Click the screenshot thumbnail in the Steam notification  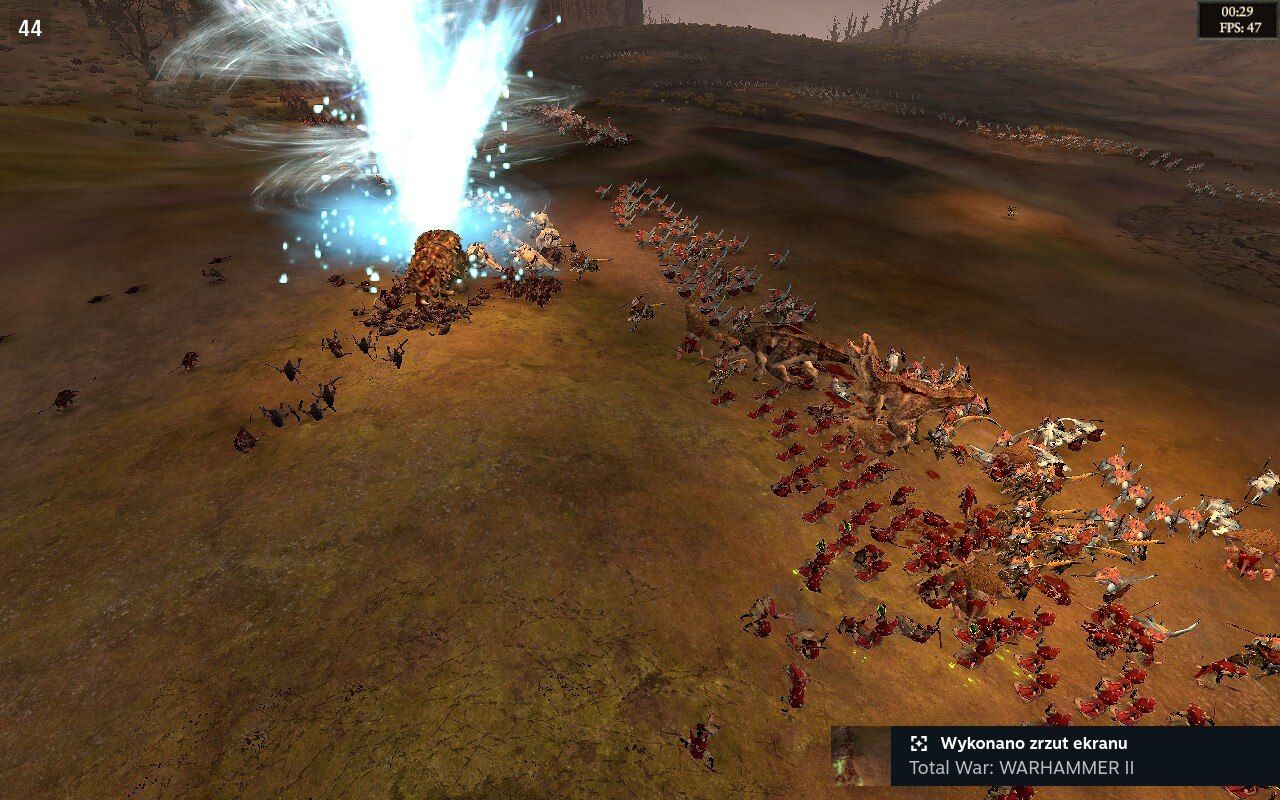pyautogui.click(x=860, y=756)
